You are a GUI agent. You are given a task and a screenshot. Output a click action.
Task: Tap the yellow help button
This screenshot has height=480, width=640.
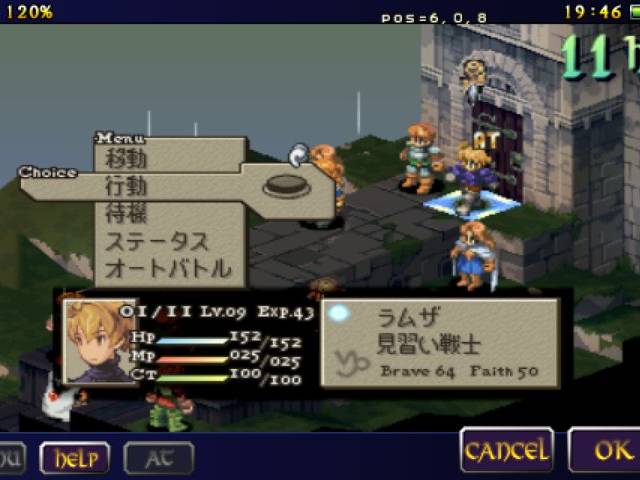pos(75,458)
